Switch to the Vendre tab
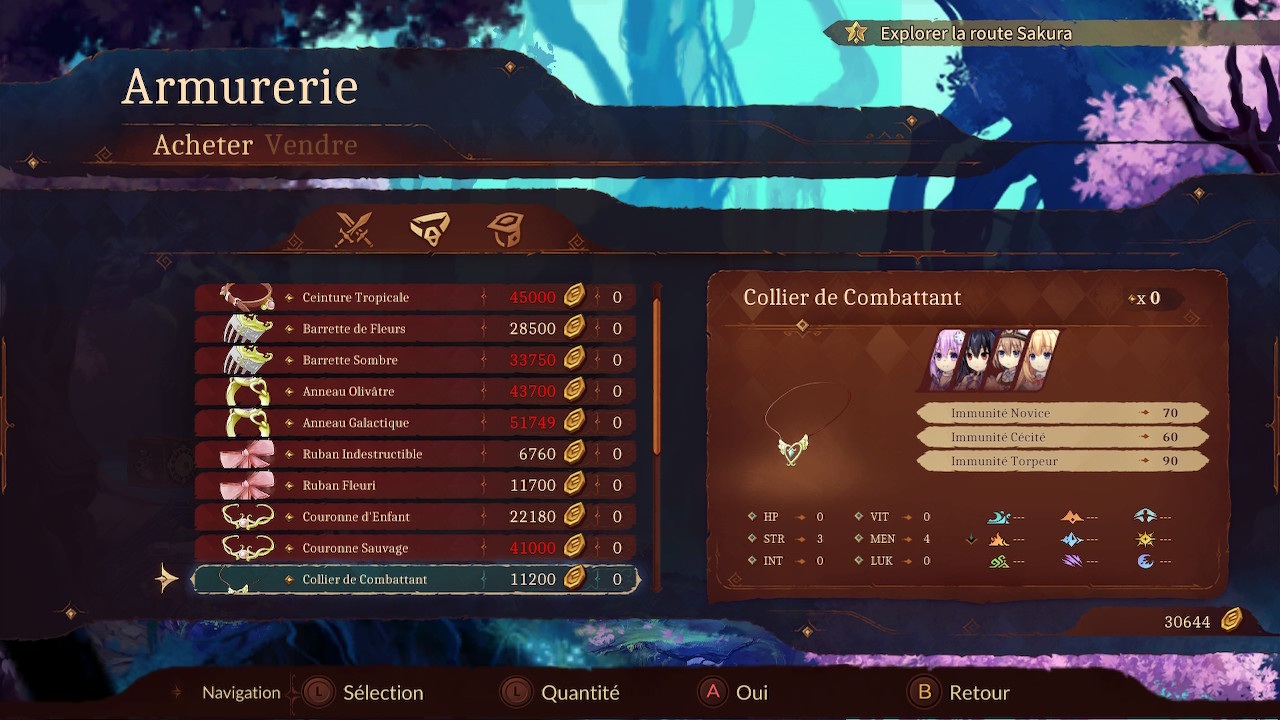The height and width of the screenshot is (720, 1280). 311,145
